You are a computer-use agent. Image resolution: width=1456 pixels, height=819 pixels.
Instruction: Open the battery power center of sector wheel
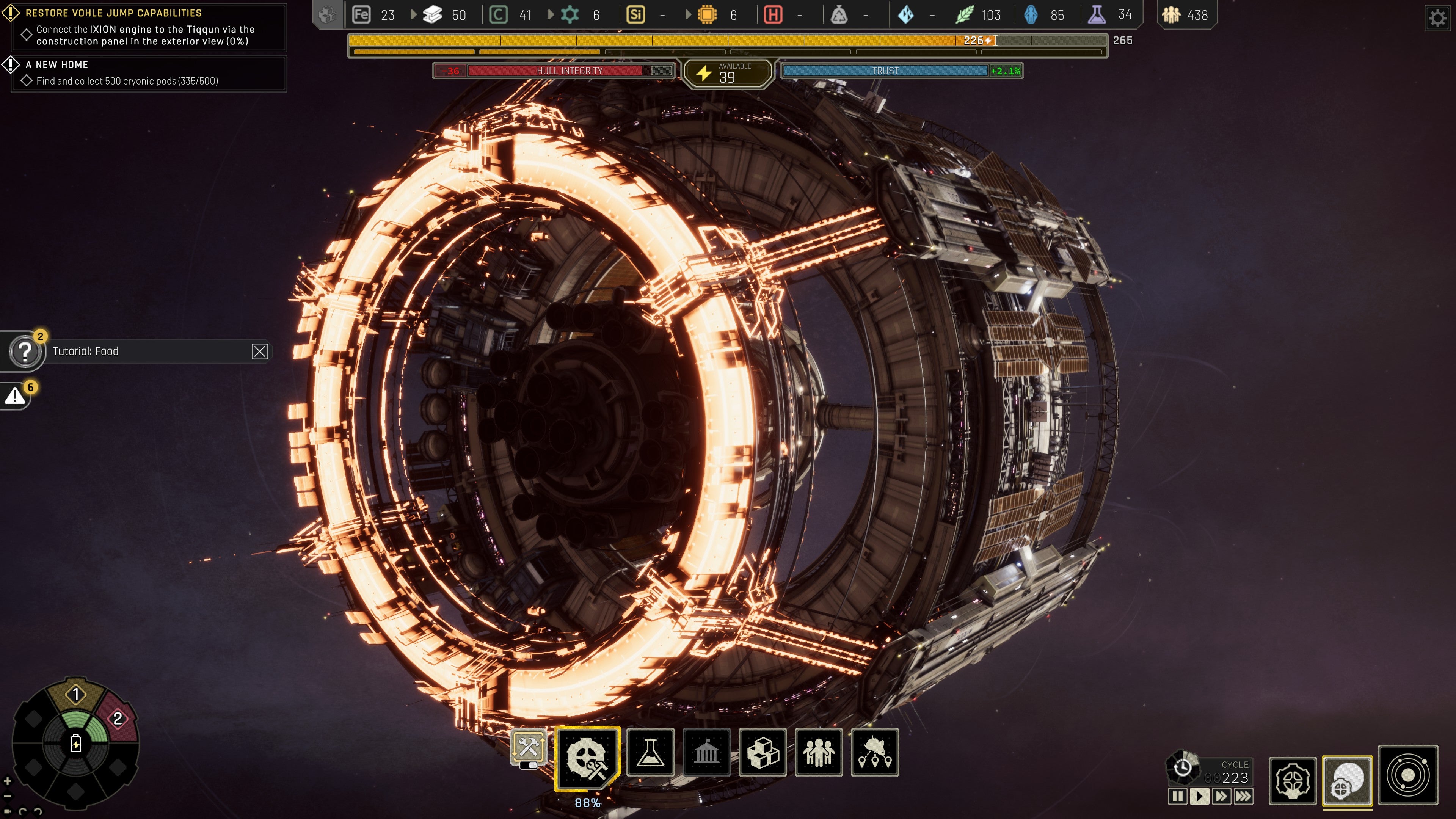point(76,743)
